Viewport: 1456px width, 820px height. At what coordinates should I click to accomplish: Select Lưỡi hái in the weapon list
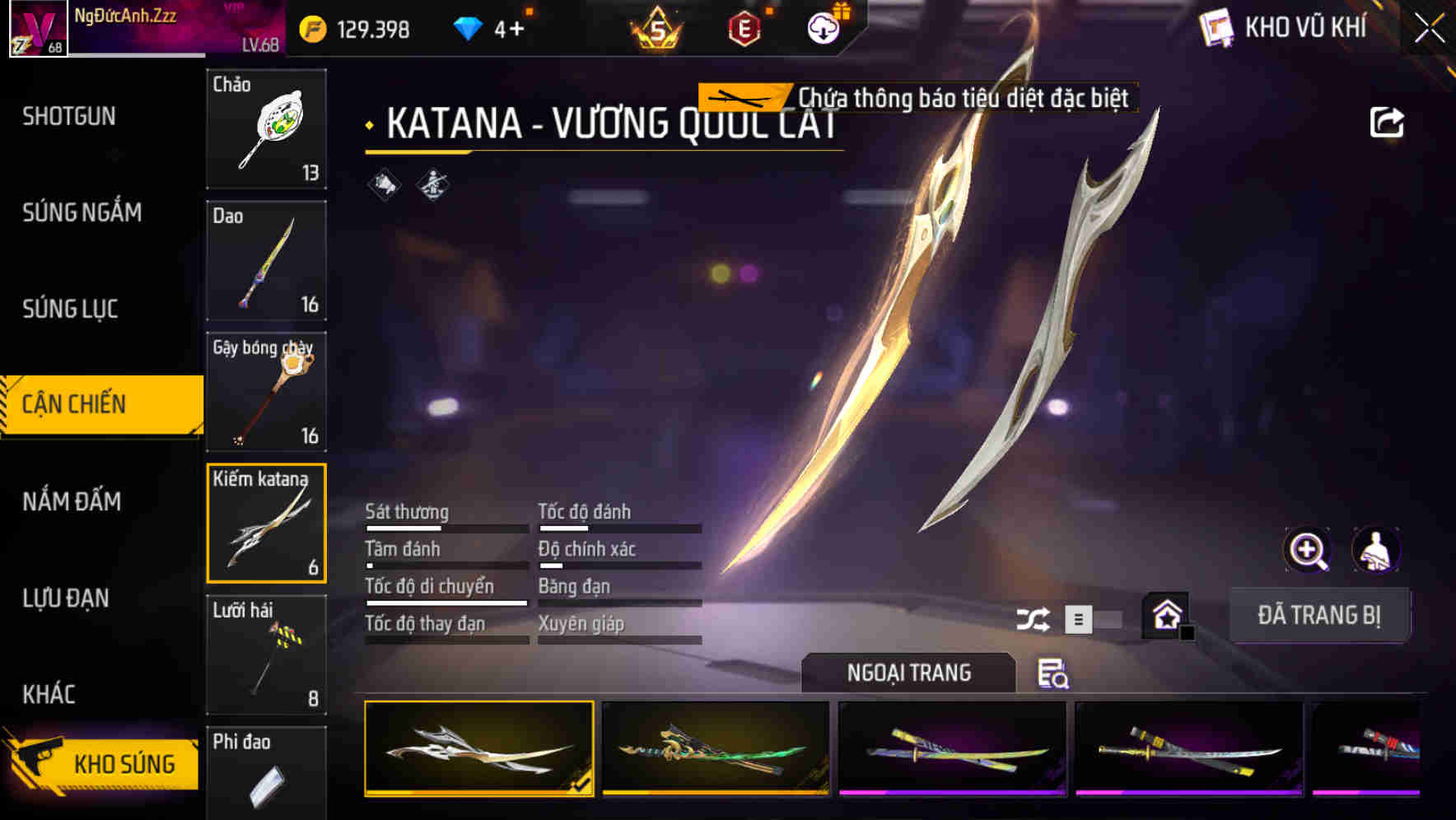266,653
